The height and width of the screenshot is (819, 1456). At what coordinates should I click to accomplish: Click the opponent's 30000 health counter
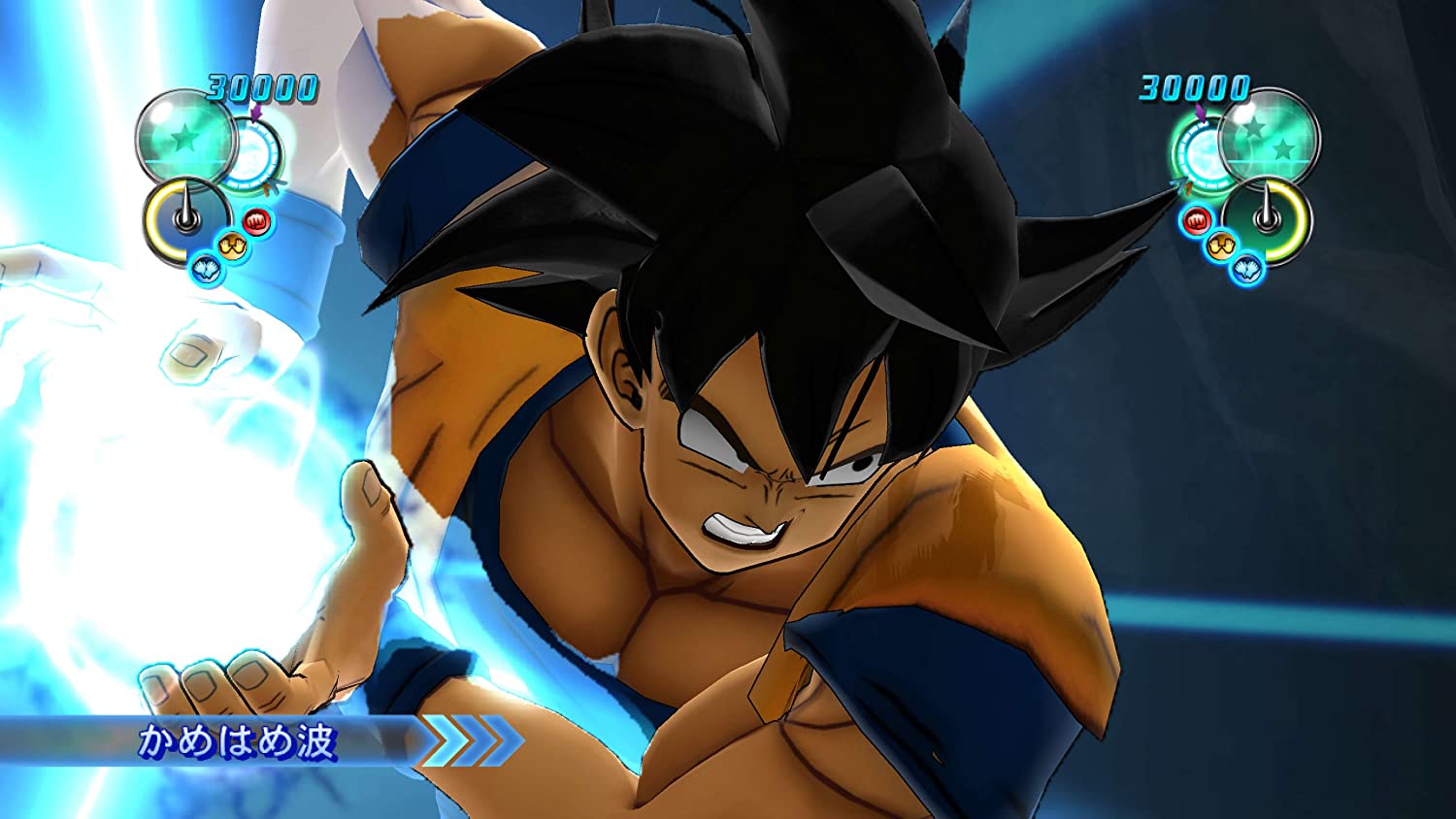1193,88
